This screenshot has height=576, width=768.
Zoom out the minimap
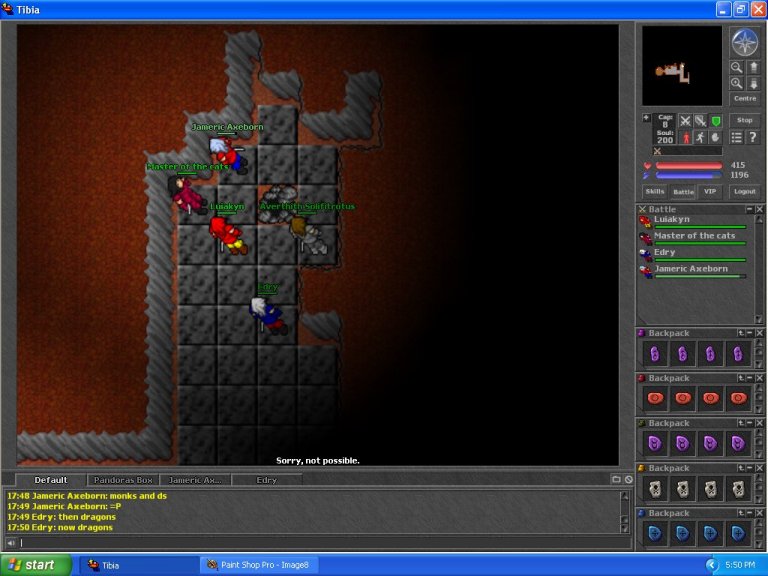tap(737, 67)
